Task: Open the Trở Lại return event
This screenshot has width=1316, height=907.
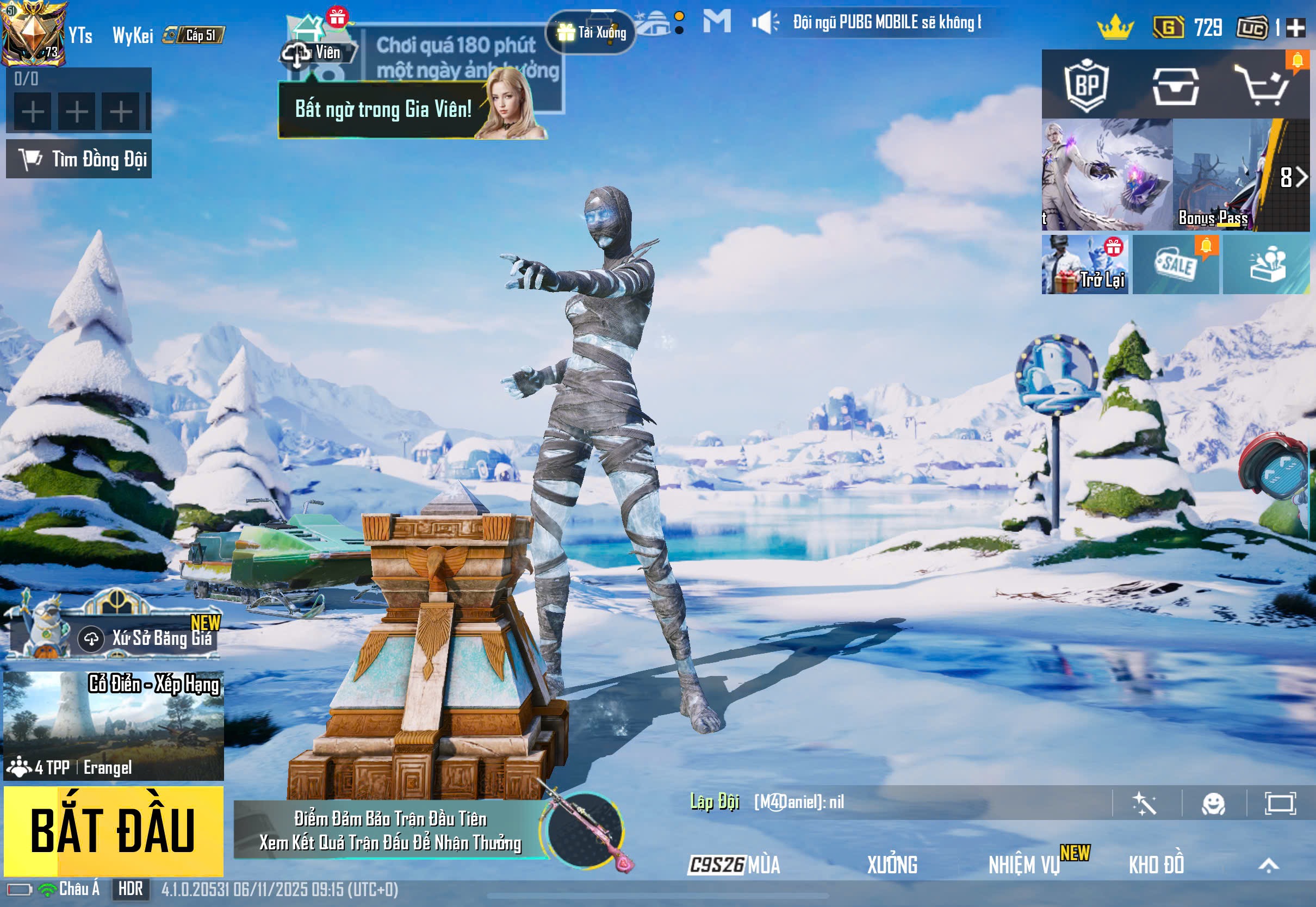Action: click(x=1084, y=265)
